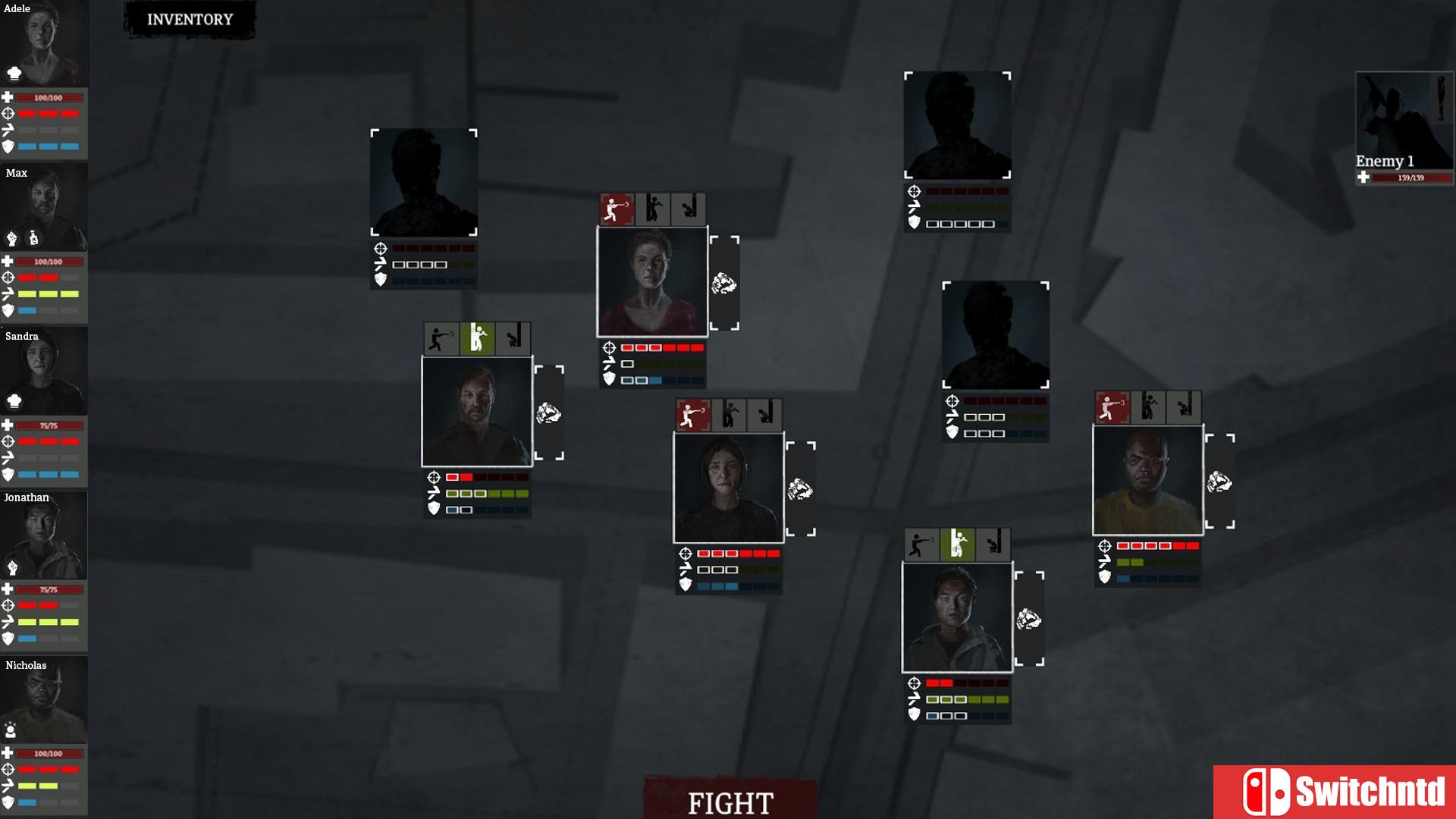Choose Sandra from the party list

[x=44, y=371]
